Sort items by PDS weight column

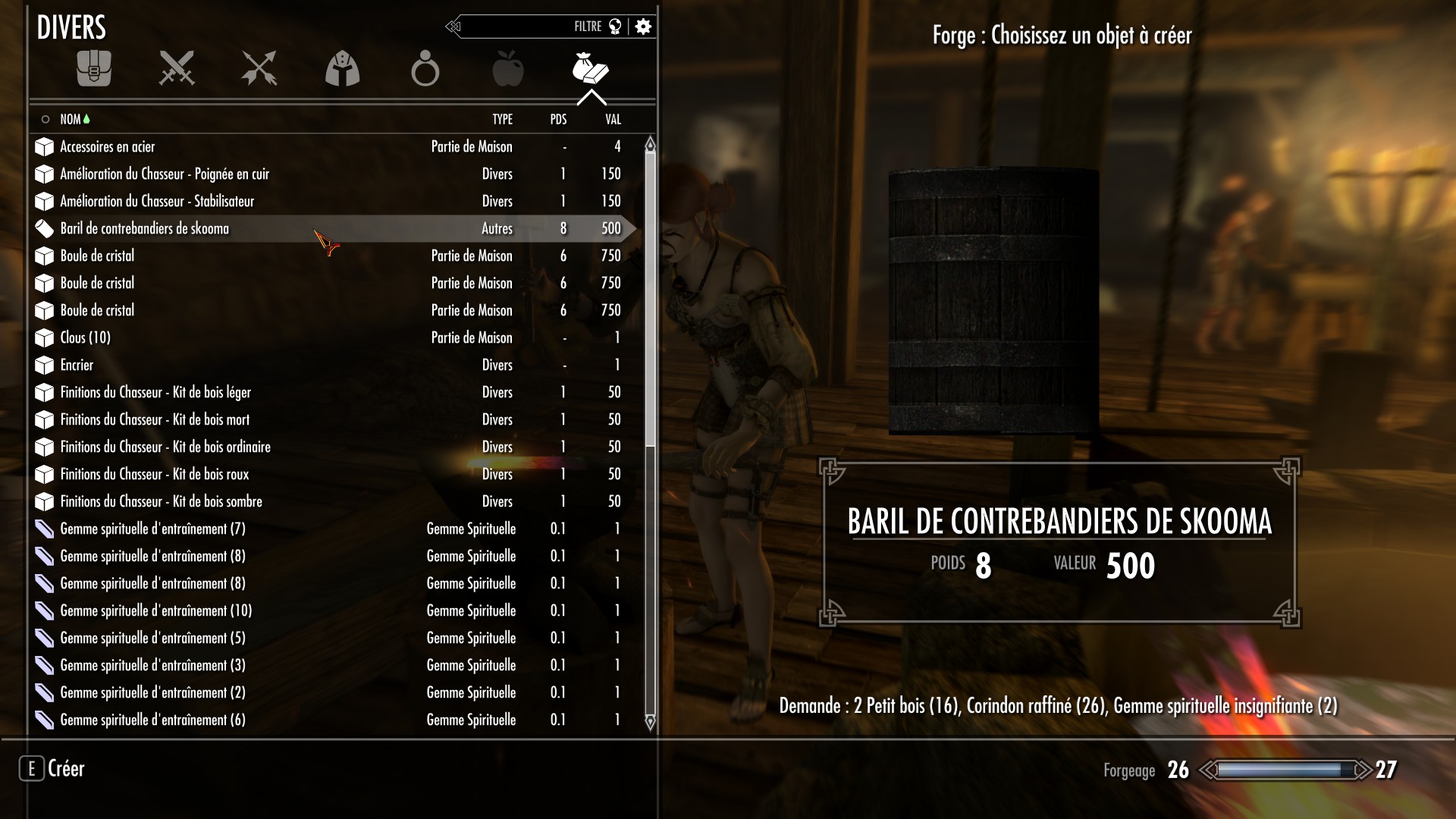[558, 119]
